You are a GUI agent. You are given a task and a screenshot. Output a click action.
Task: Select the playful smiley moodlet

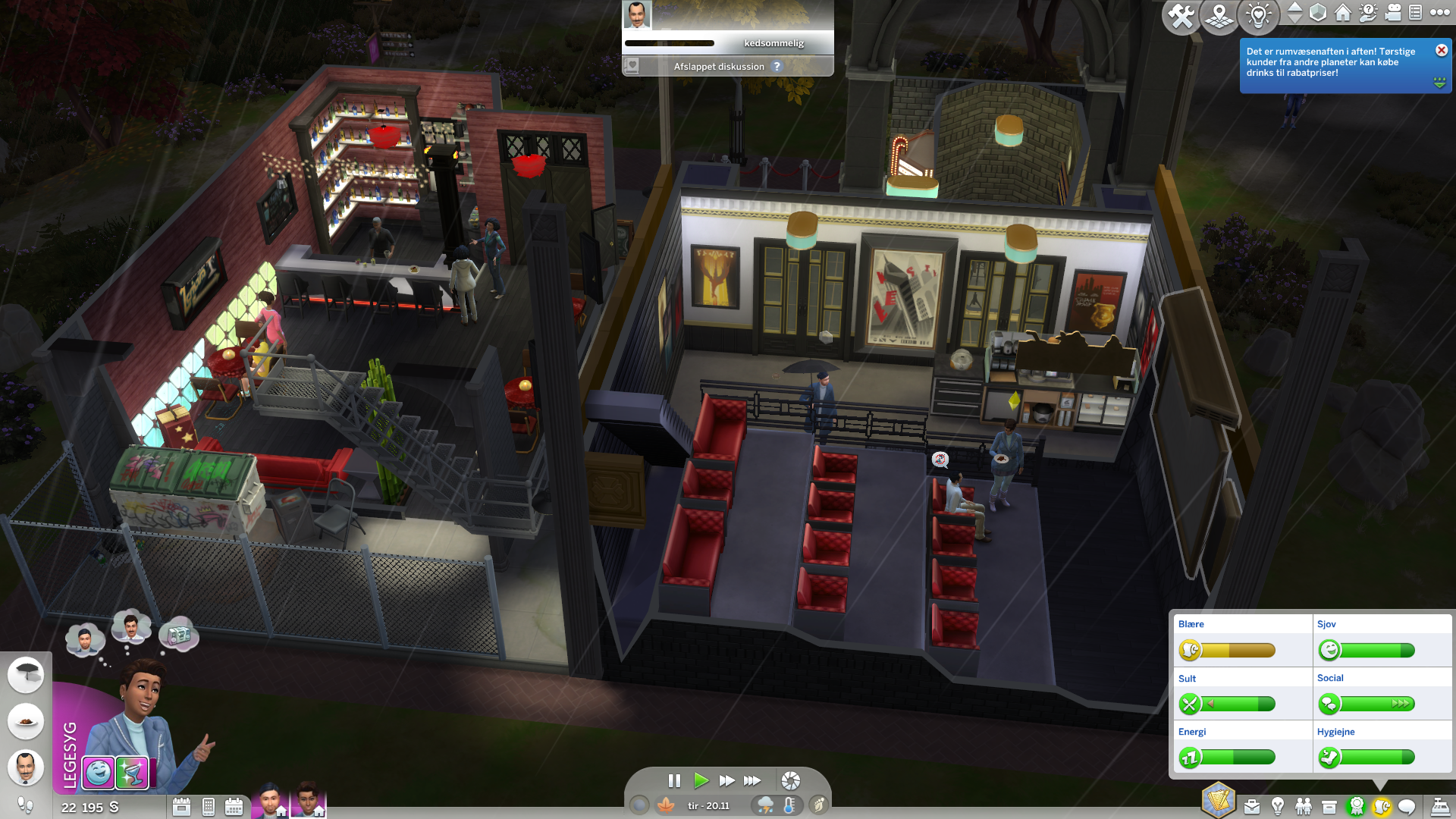[99, 773]
